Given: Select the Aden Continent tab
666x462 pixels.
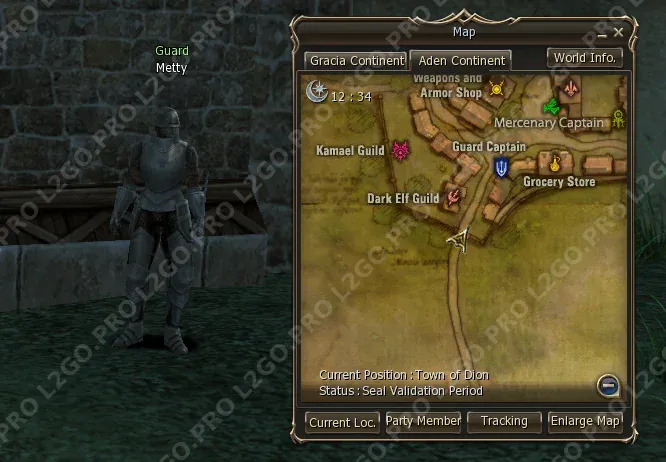Looking at the screenshot, I should coord(461,60).
